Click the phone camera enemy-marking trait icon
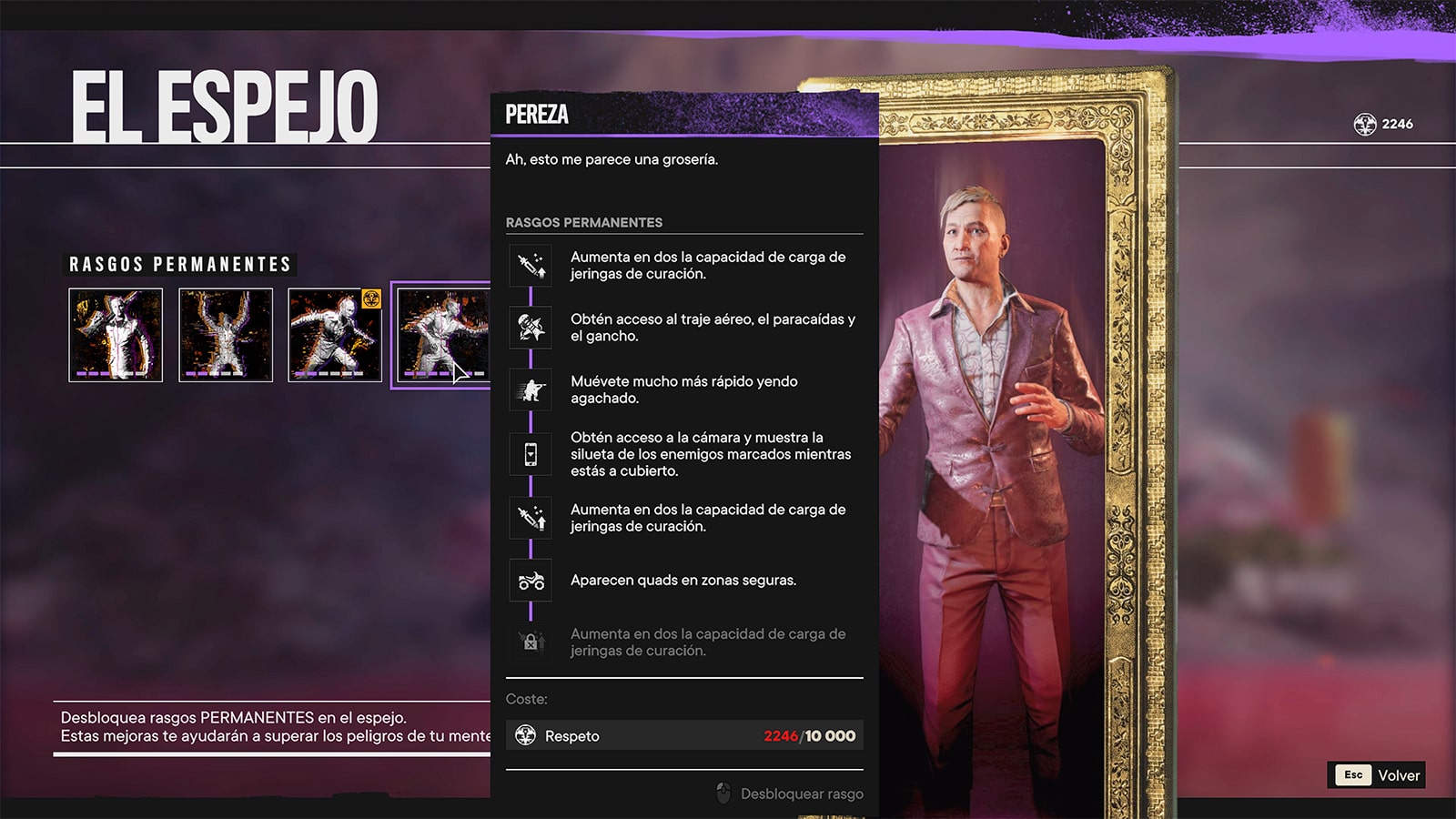The height and width of the screenshot is (819, 1456). [531, 453]
